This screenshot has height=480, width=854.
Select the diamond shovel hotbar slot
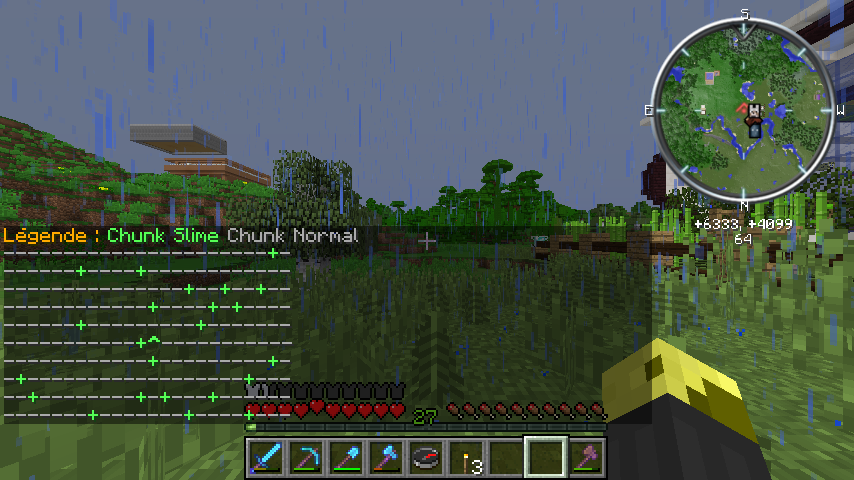[345, 458]
